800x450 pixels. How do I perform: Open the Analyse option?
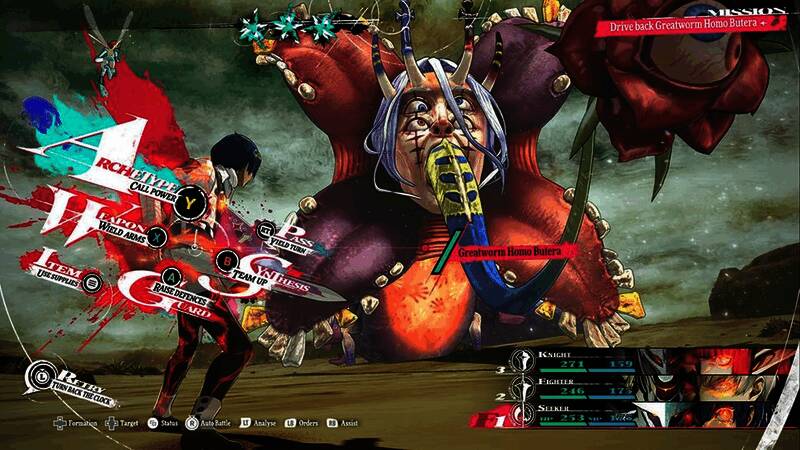point(260,424)
